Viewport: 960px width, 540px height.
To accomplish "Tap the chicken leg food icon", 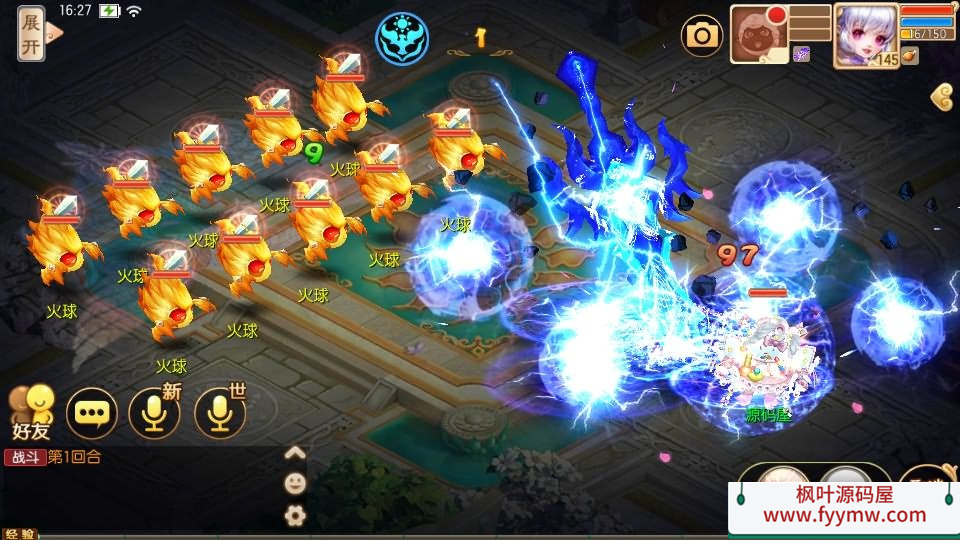I will 909,56.
